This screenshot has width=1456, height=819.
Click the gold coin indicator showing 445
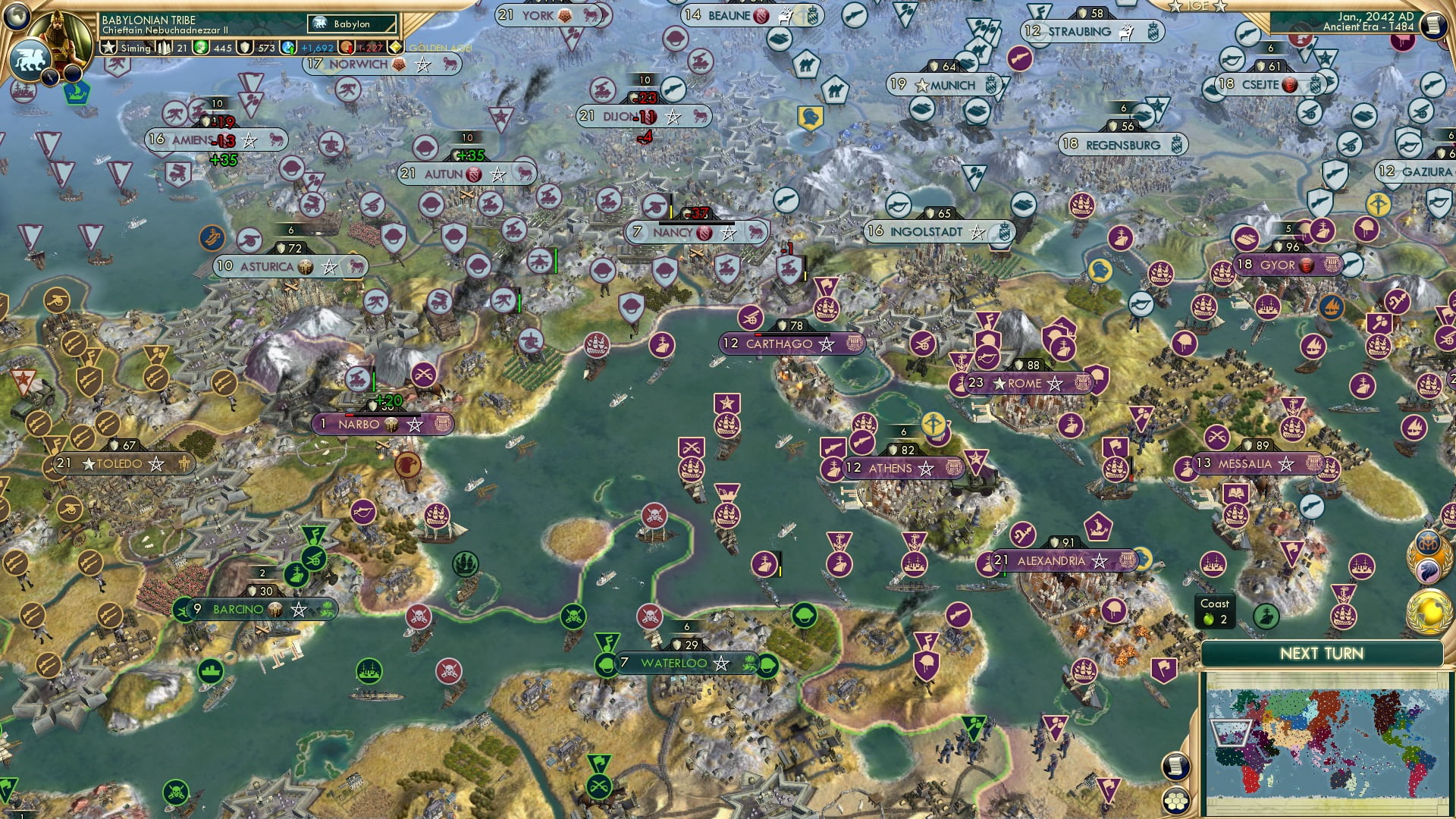click(201, 47)
